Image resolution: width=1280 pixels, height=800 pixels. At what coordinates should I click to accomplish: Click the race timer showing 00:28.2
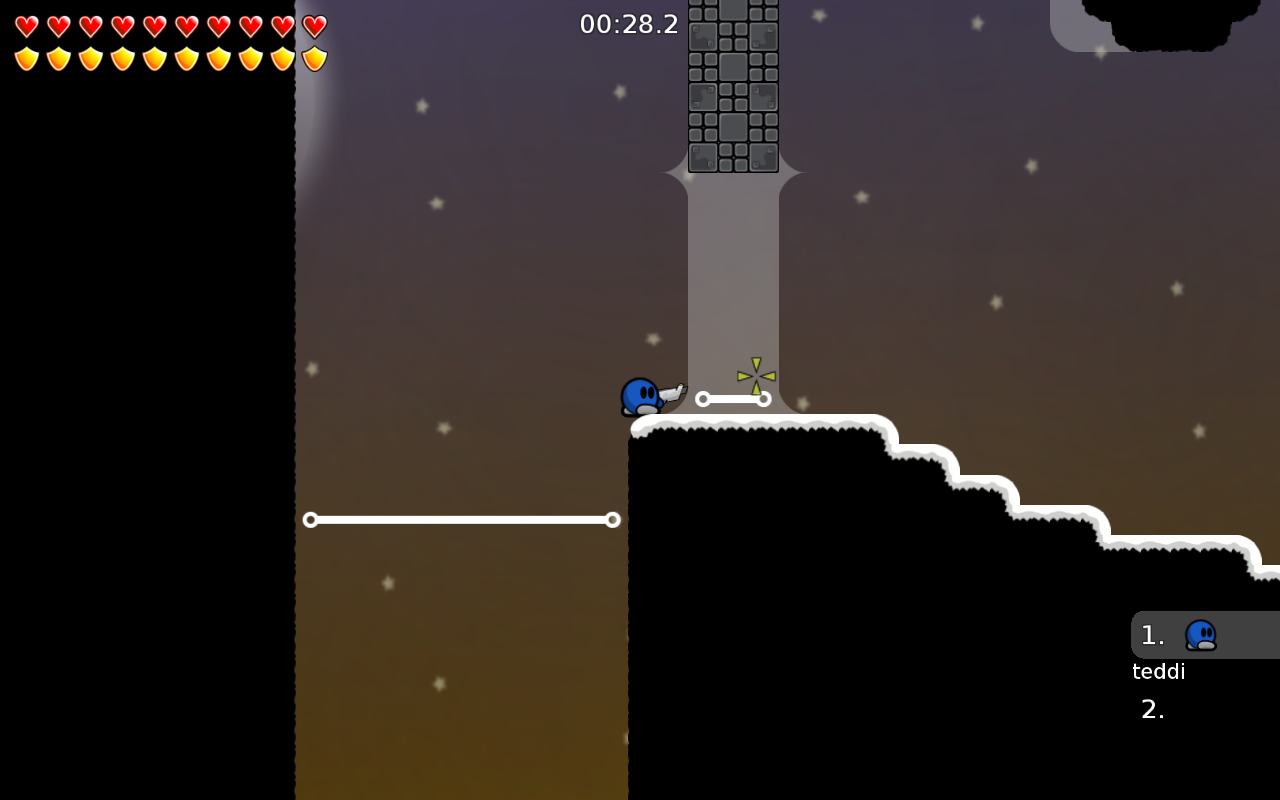629,23
